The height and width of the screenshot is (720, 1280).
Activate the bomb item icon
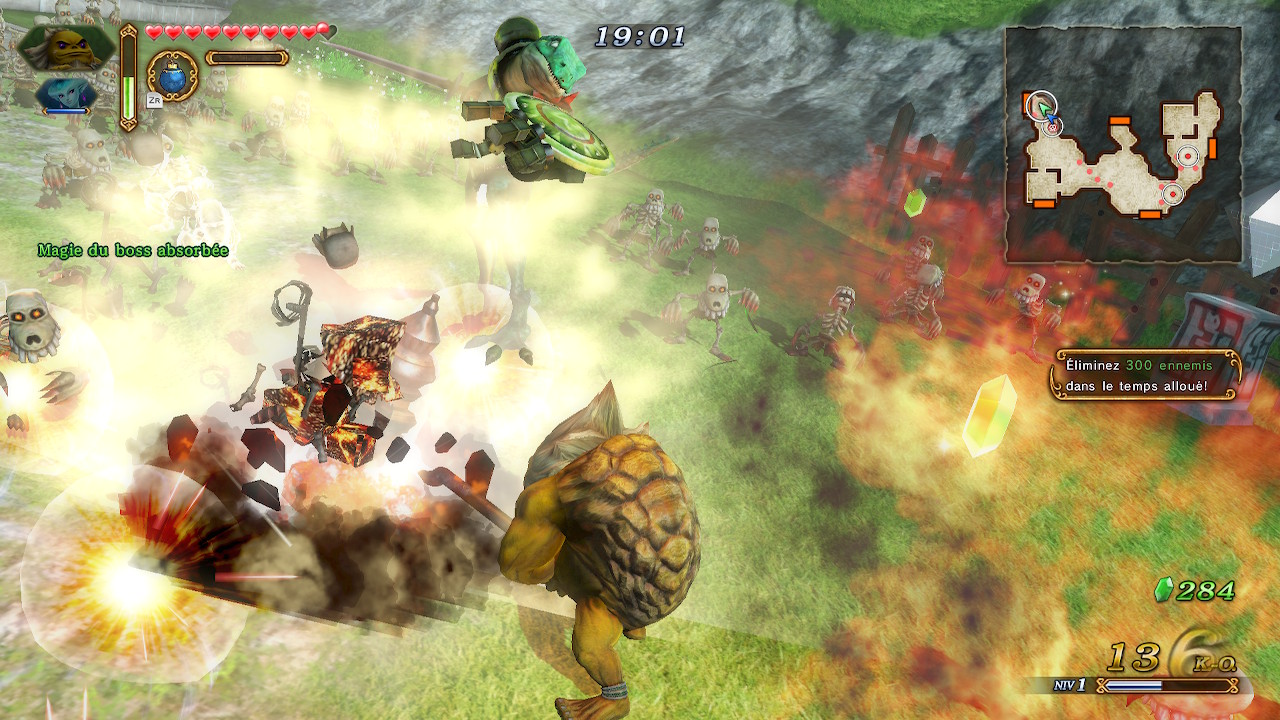pos(172,75)
